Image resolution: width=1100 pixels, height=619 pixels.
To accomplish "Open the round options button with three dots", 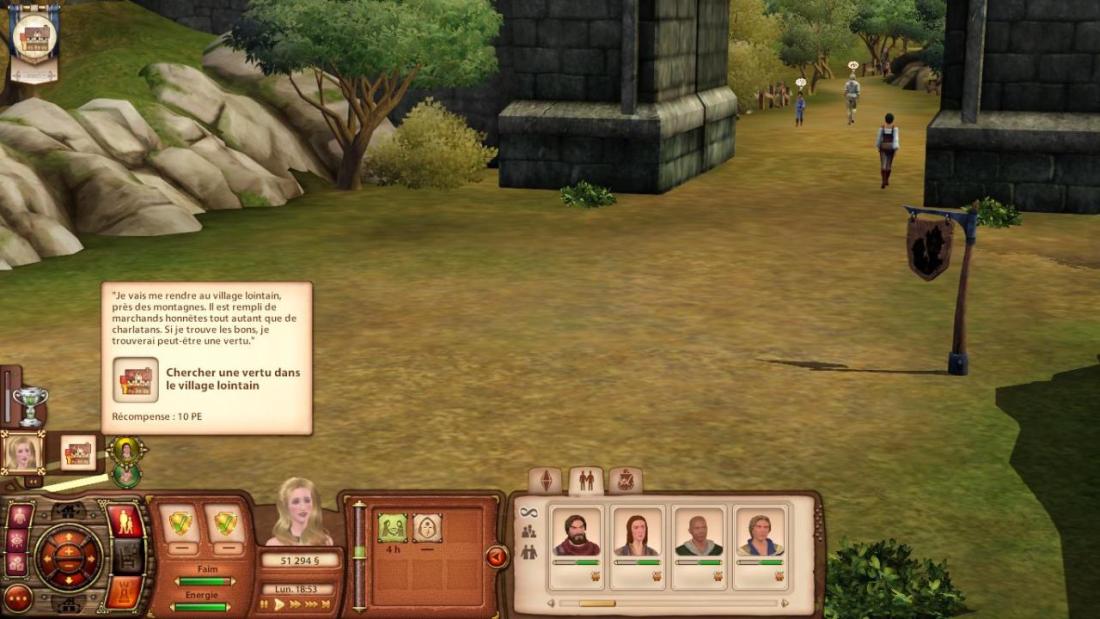I will click(x=18, y=597).
